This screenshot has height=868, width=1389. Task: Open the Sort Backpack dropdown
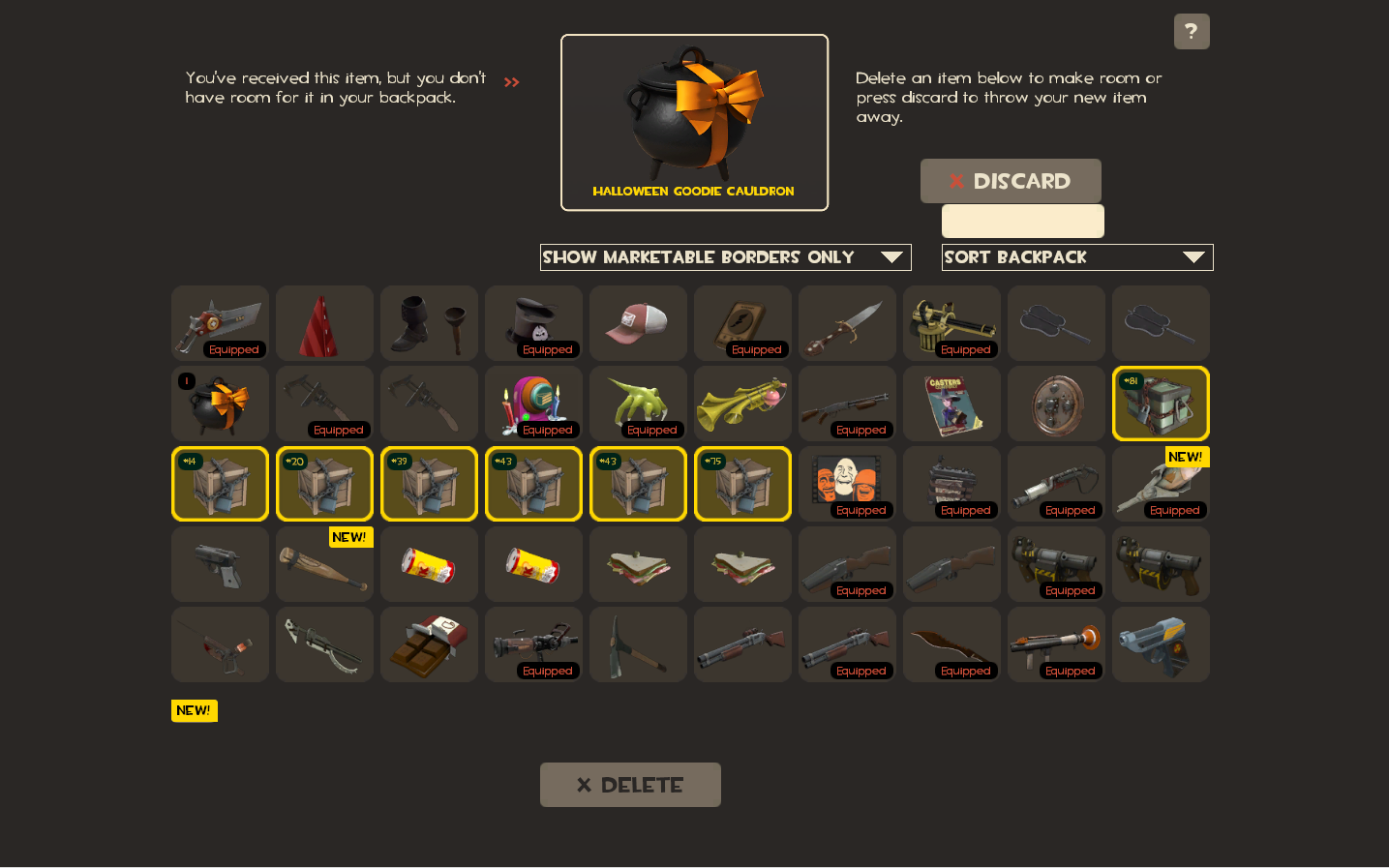pos(1076,257)
